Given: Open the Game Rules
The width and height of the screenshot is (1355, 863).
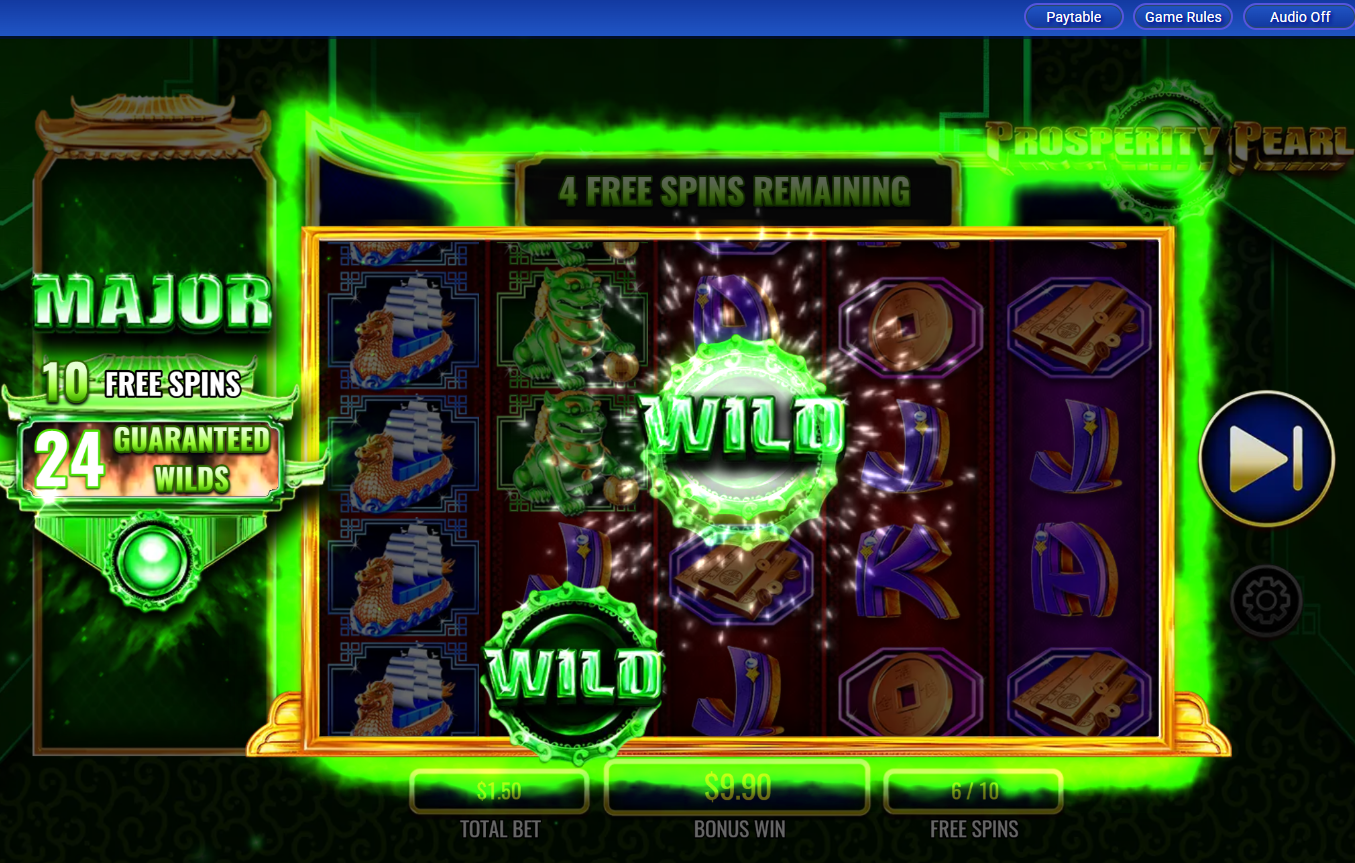Looking at the screenshot, I should click(x=1183, y=16).
